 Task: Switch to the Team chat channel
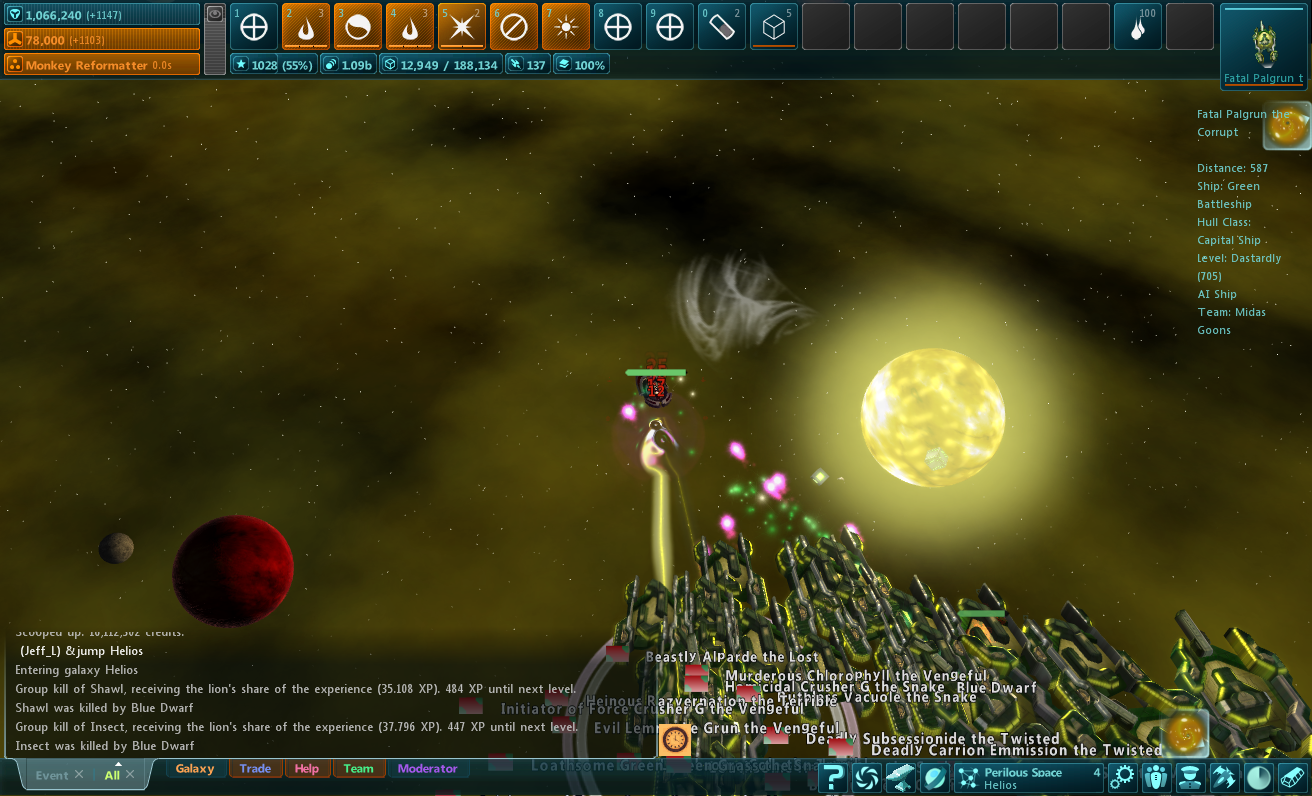pos(358,769)
